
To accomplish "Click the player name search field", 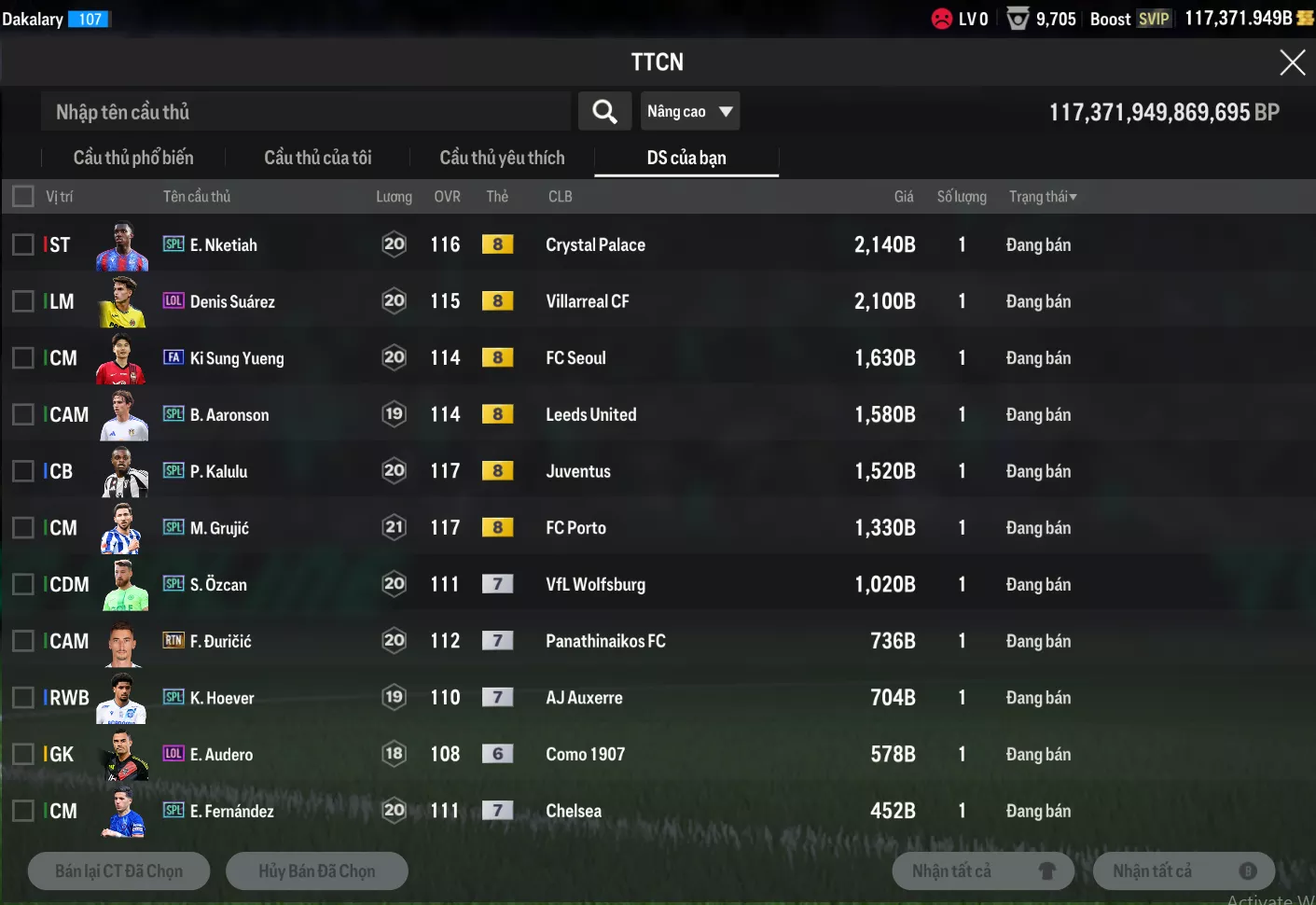I will [305, 112].
